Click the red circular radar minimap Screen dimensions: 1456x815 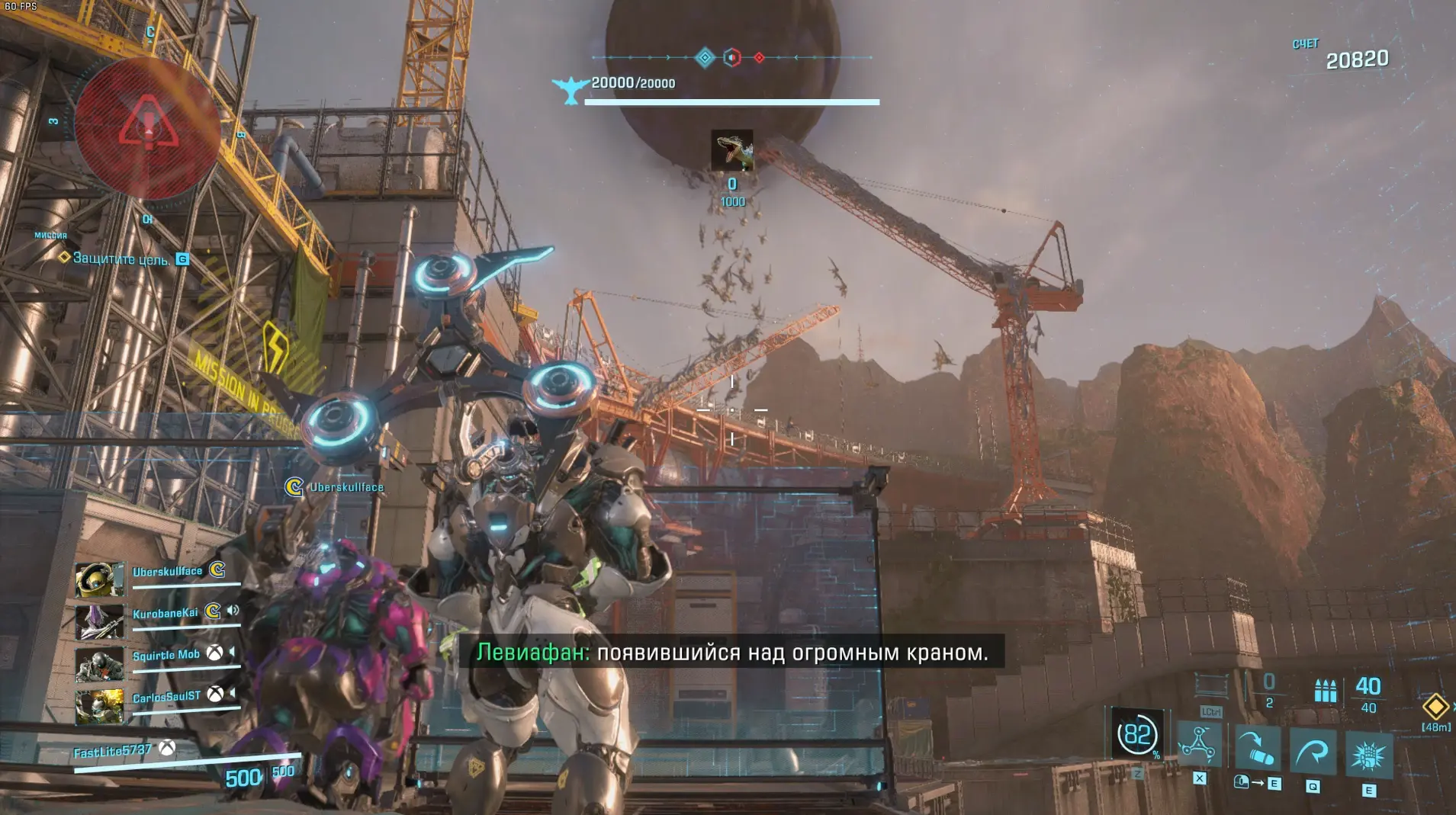click(x=148, y=128)
